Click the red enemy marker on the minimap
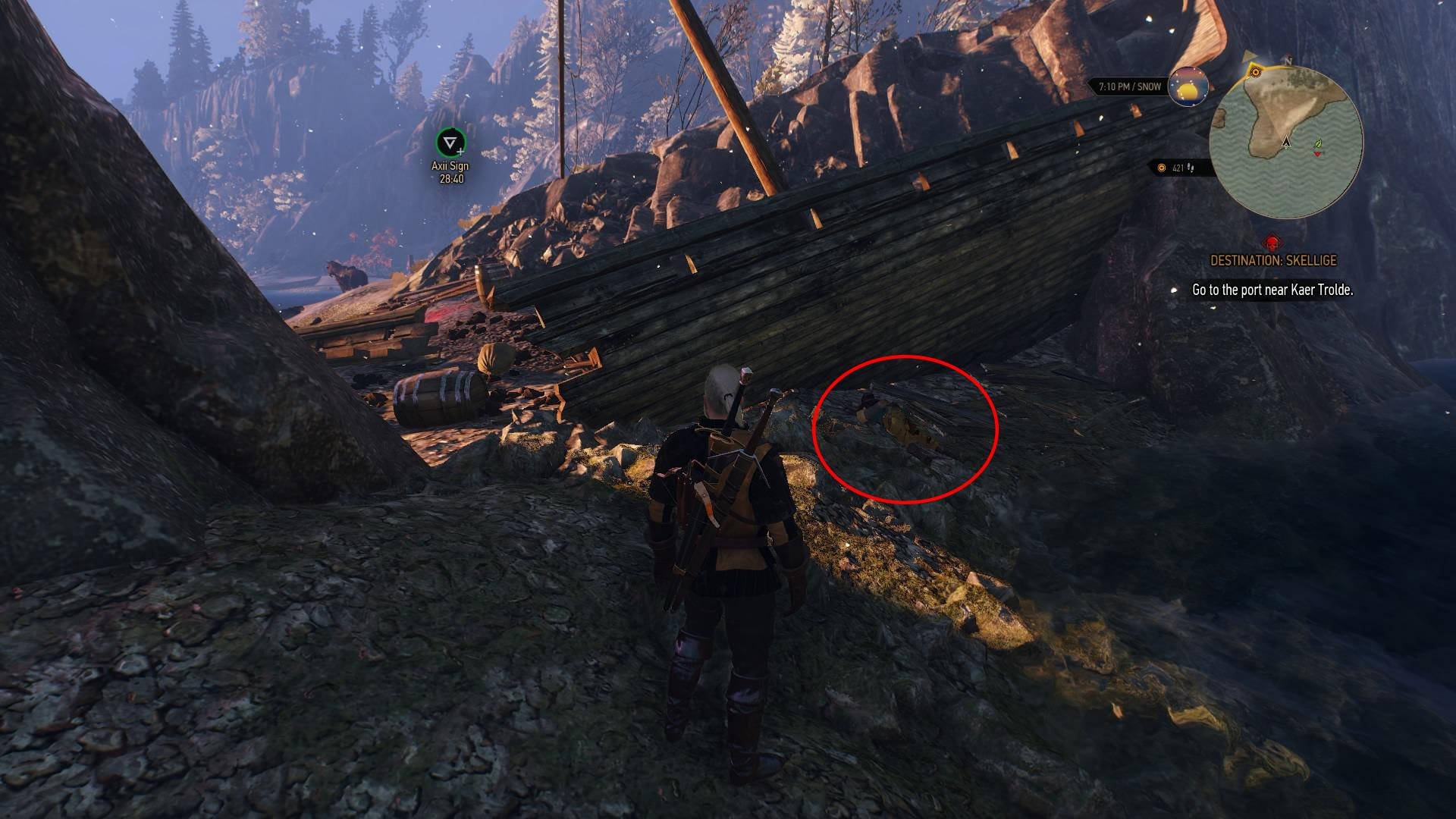The width and height of the screenshot is (1456, 819). (x=1319, y=155)
